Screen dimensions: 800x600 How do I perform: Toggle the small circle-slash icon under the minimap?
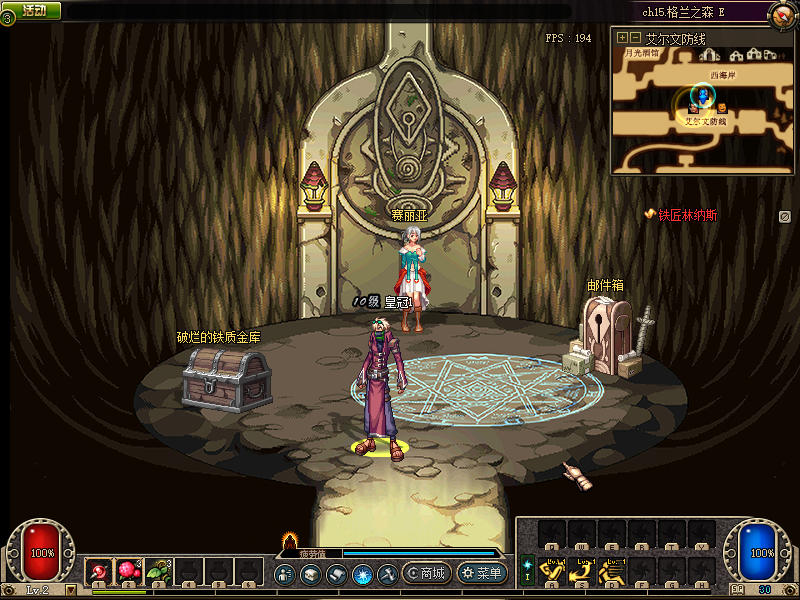point(785,216)
